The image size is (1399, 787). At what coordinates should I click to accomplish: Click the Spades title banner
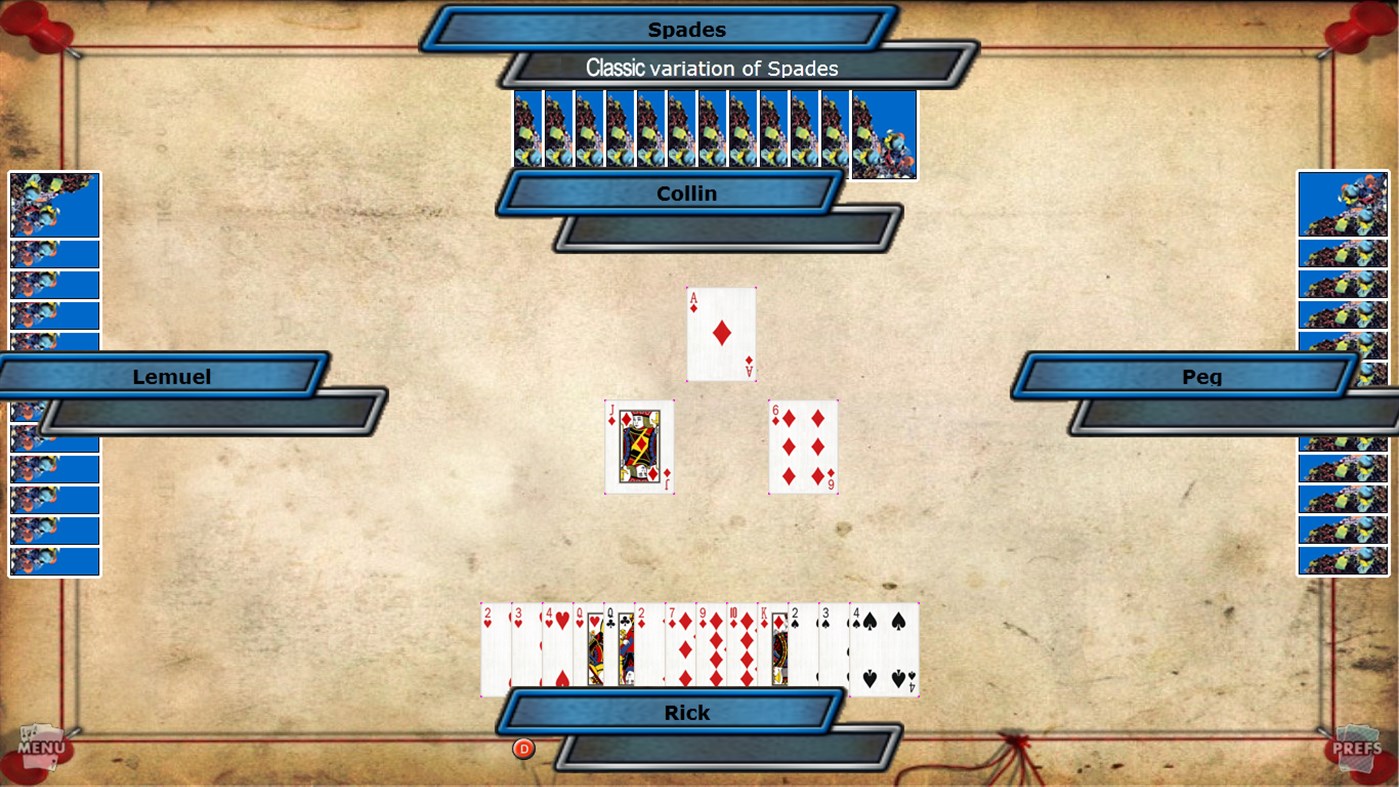pyautogui.click(x=688, y=29)
